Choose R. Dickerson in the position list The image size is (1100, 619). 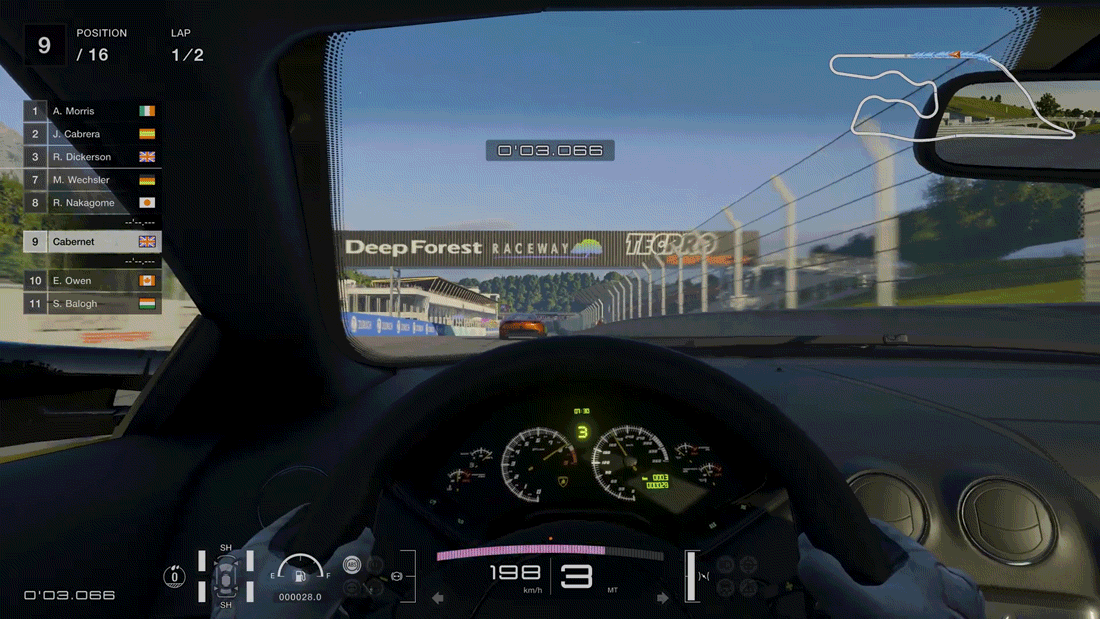pyautogui.click(x=92, y=157)
